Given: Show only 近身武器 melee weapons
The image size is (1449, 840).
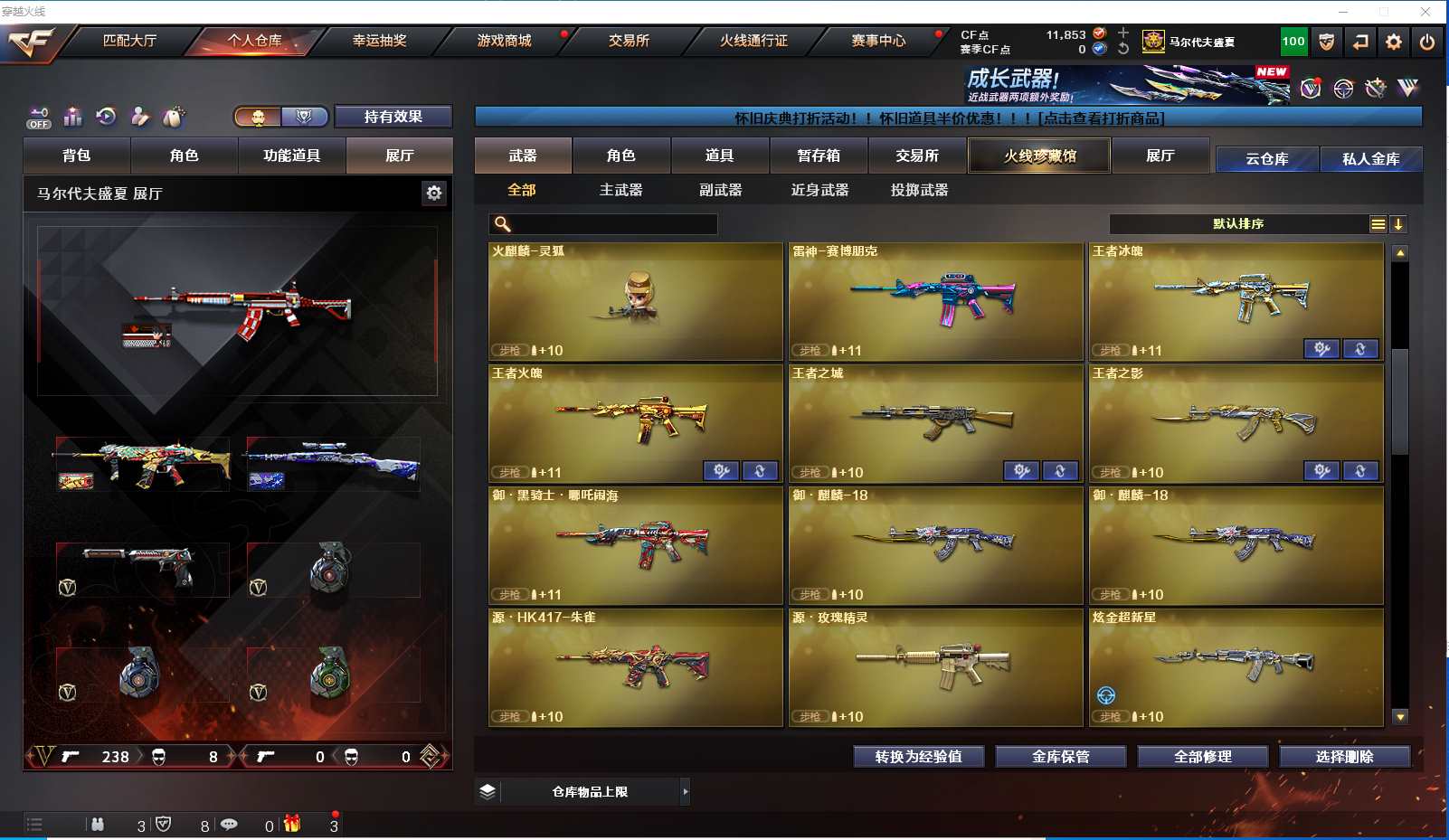Looking at the screenshot, I should 819,190.
